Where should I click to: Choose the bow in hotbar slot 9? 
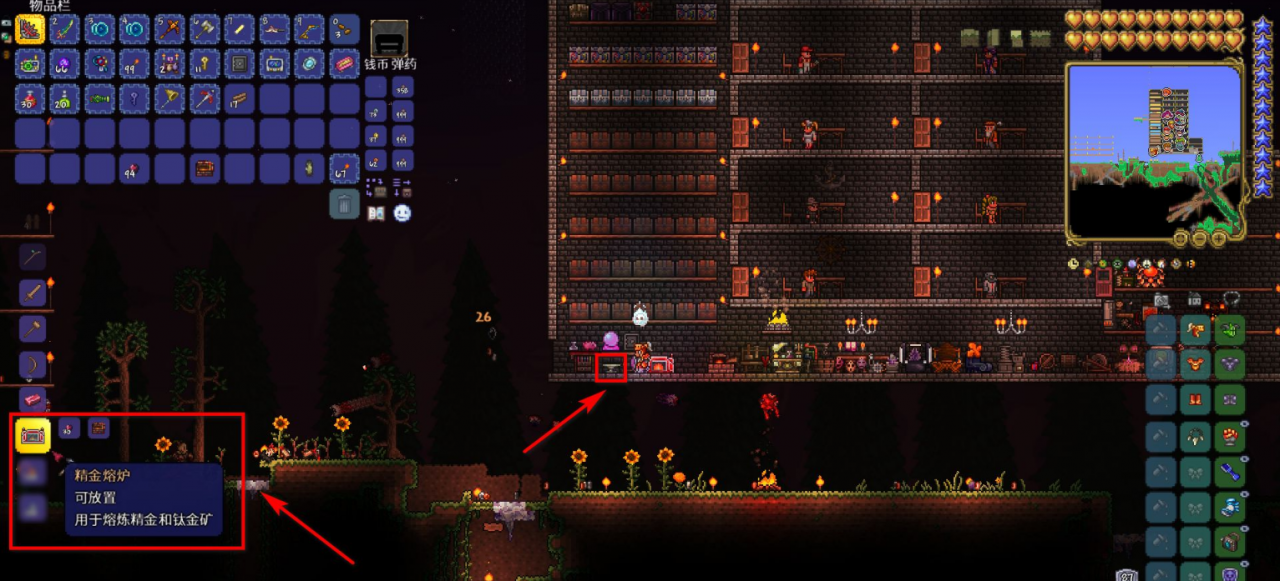click(x=309, y=29)
